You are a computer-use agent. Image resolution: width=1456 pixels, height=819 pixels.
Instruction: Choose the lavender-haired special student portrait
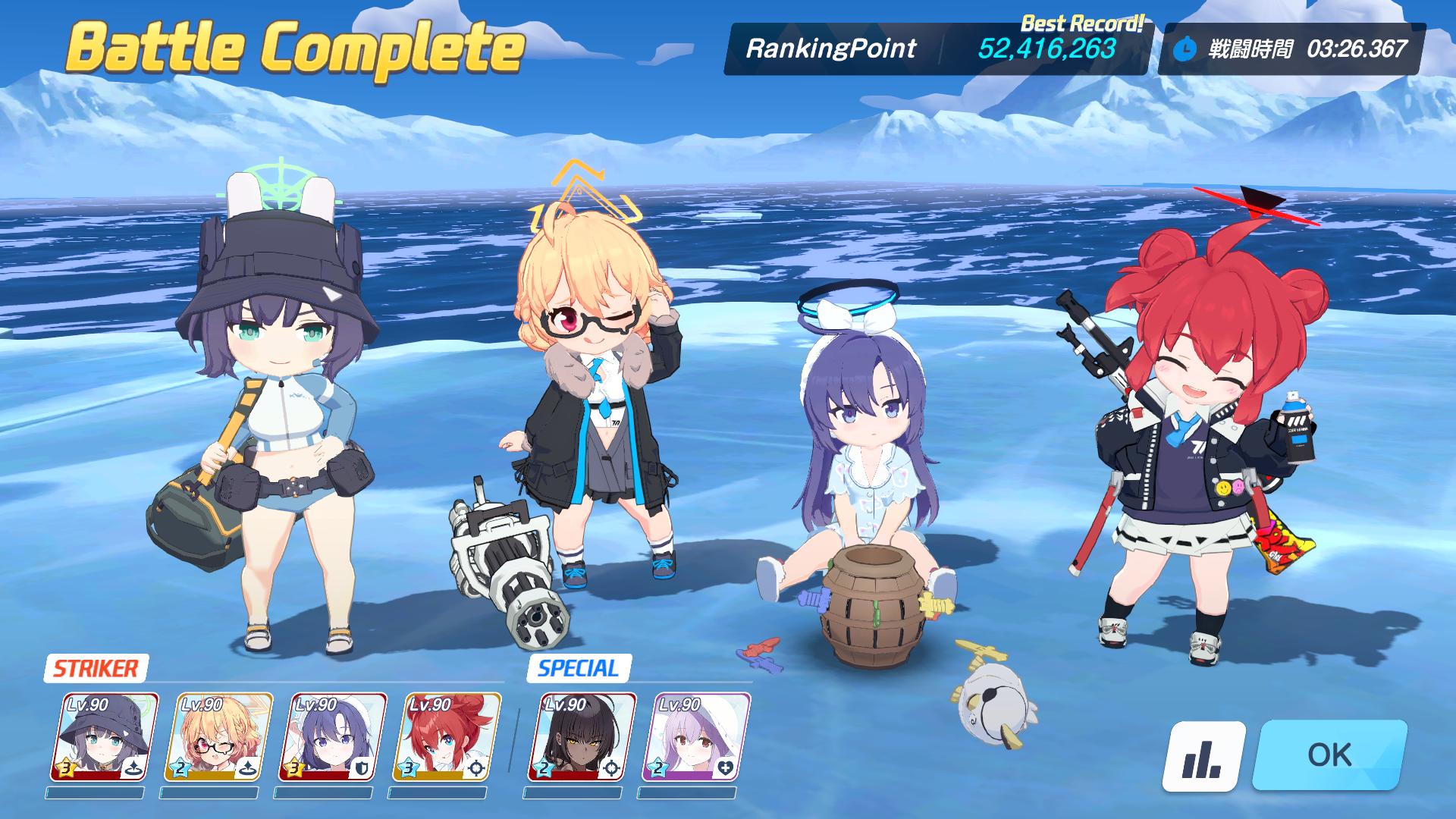tap(695, 737)
